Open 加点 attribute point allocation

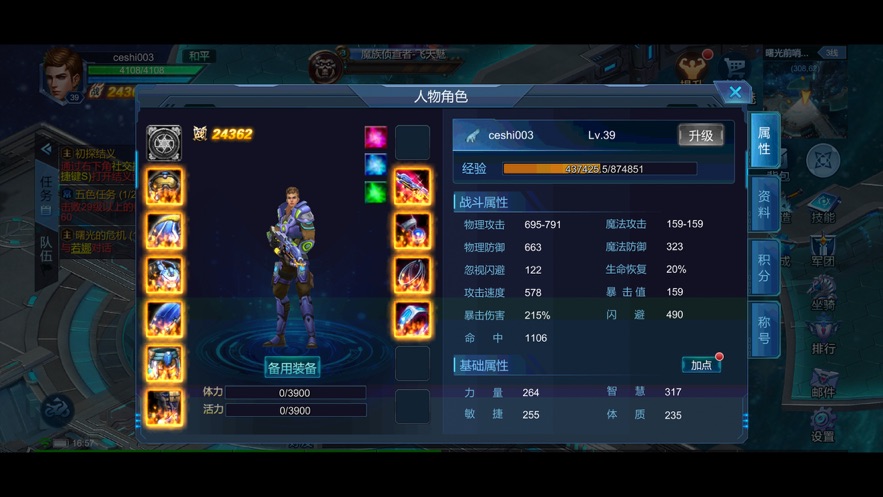[702, 365]
